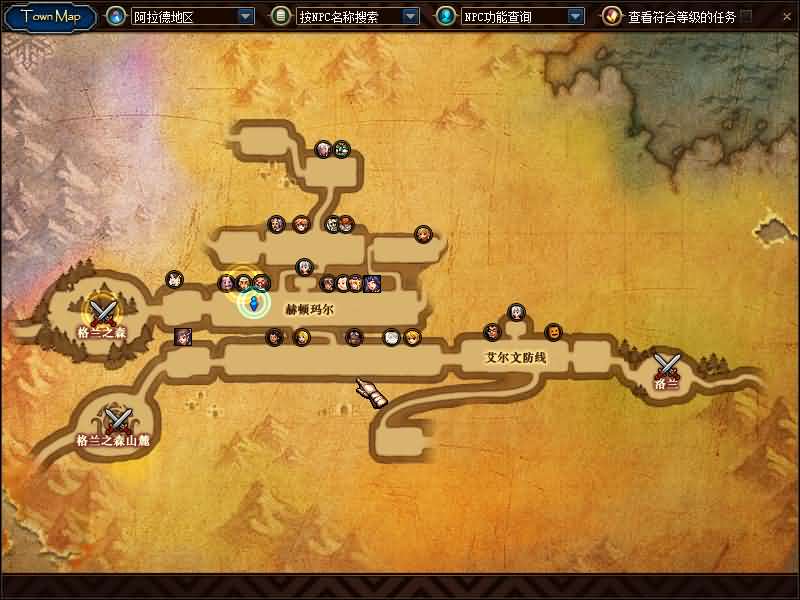This screenshot has height=600, width=800.
Task: Open the 按NPC名称搜索 dropdown
Action: [x=410, y=17]
